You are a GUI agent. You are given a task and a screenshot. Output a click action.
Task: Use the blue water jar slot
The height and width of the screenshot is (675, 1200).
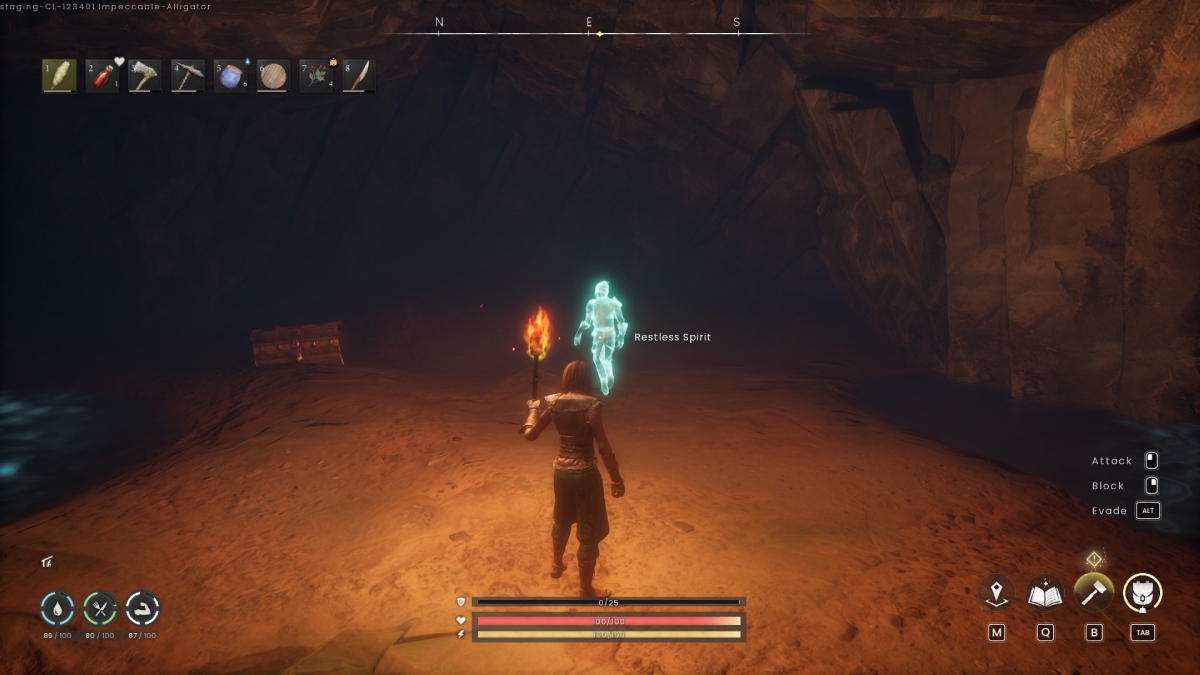point(231,76)
